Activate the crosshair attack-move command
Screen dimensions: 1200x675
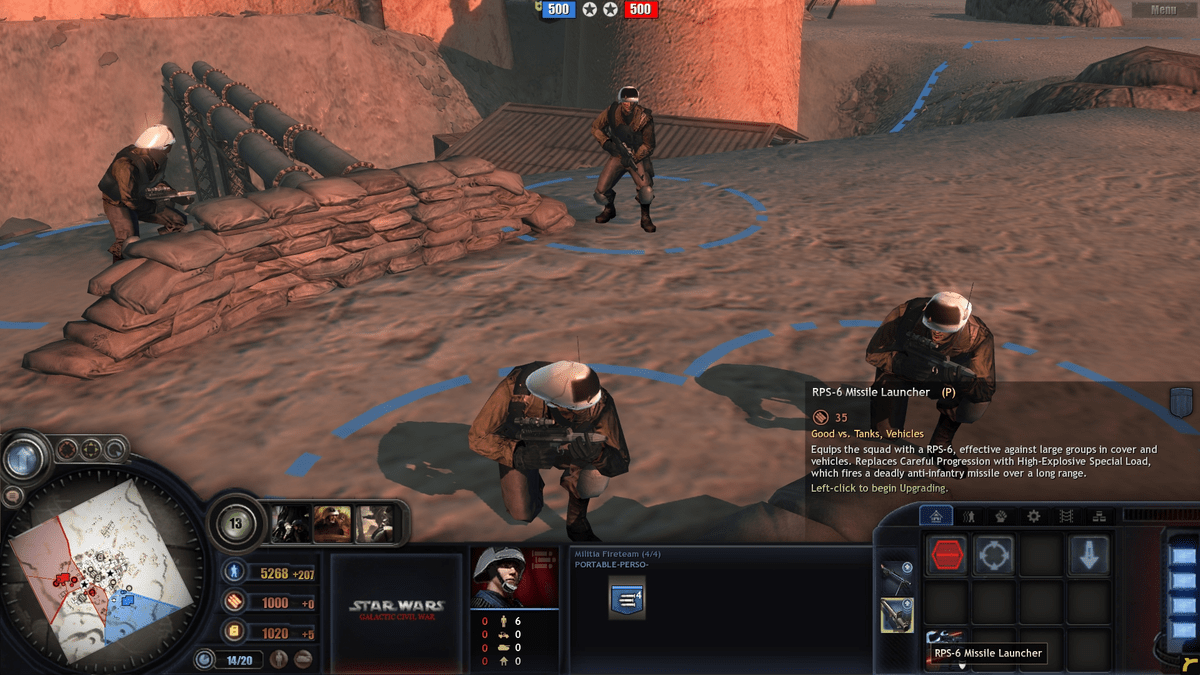(x=994, y=555)
